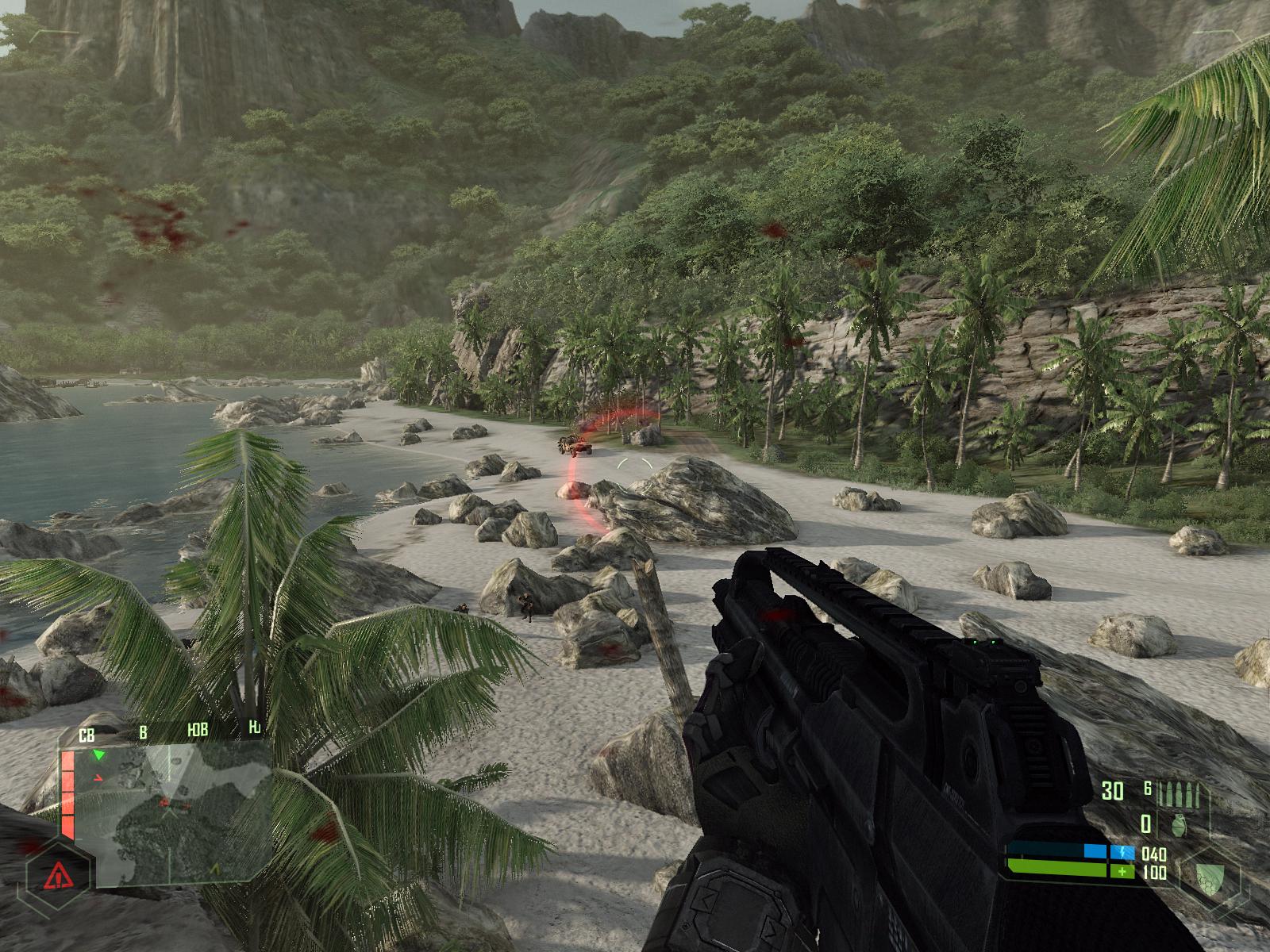
Task: Click the green objective arrow on minimap
Action: coord(99,754)
